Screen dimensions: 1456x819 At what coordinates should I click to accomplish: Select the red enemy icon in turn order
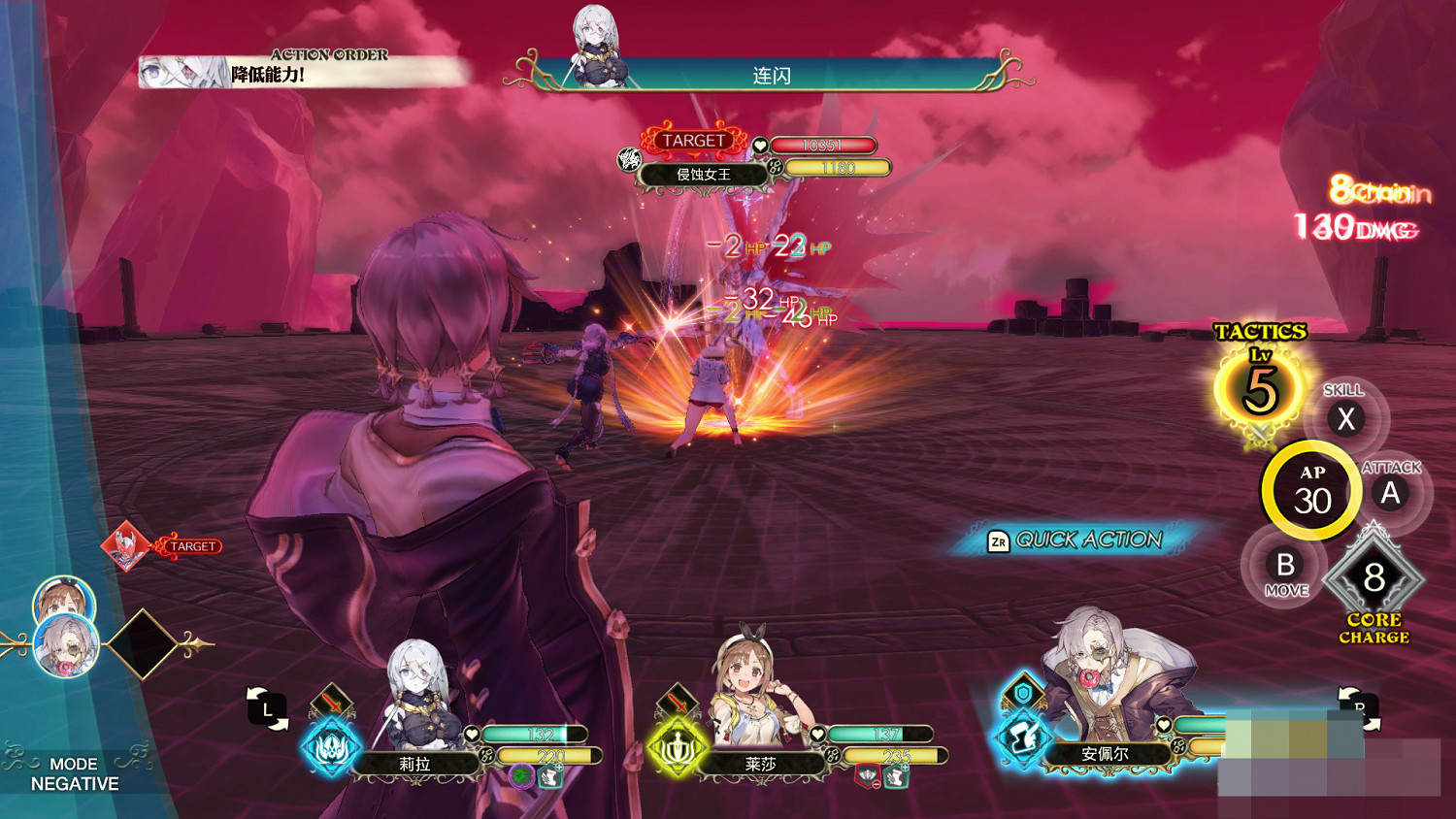tap(125, 545)
